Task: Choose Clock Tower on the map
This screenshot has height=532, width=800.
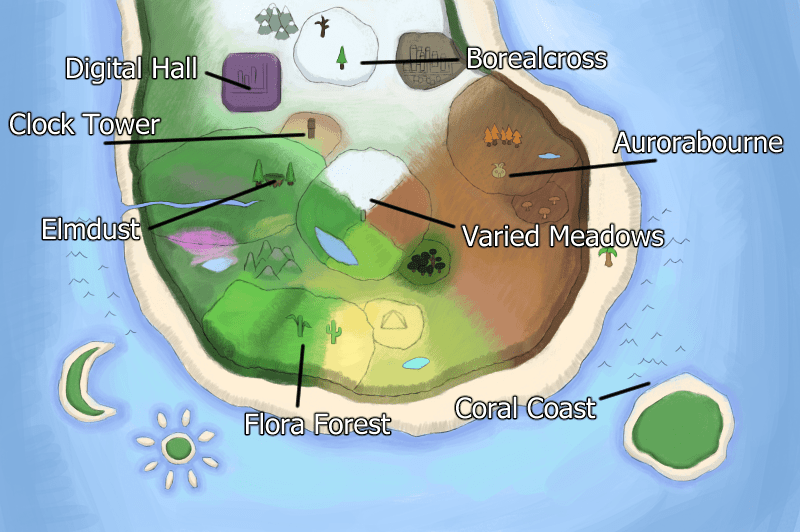Action: [84, 125]
